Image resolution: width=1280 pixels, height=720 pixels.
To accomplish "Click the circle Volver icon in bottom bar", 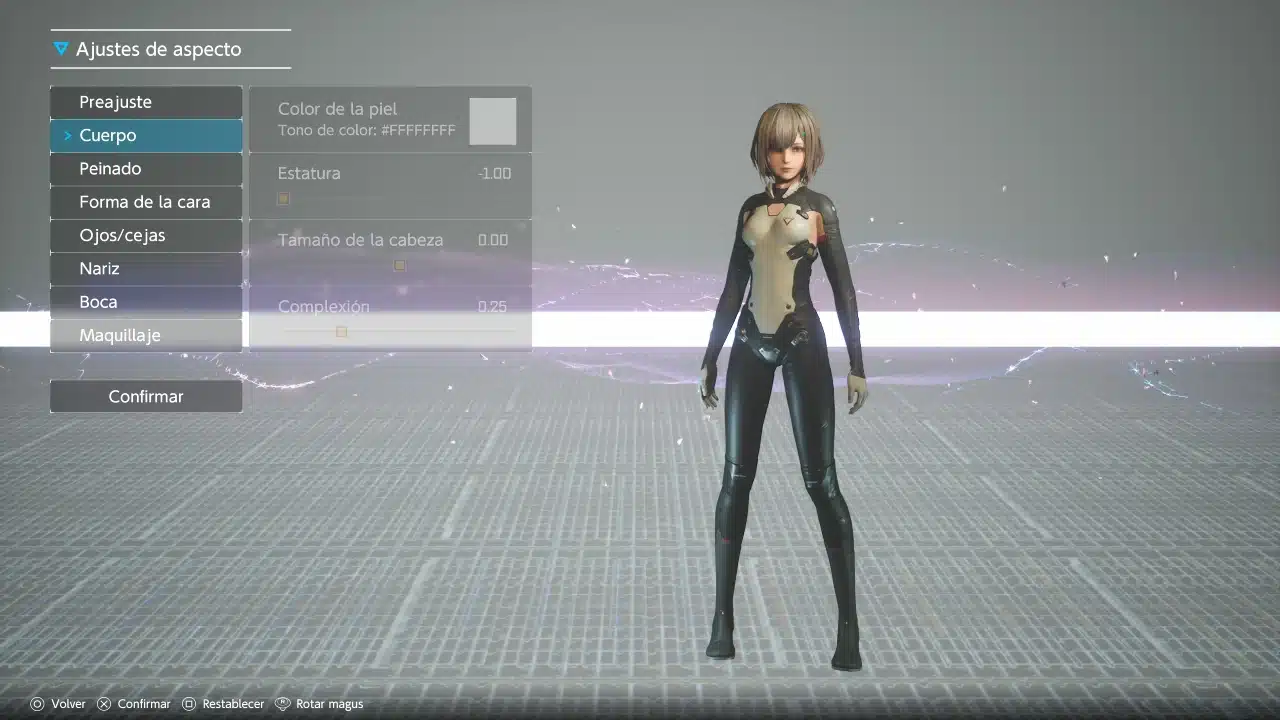I will (37, 703).
